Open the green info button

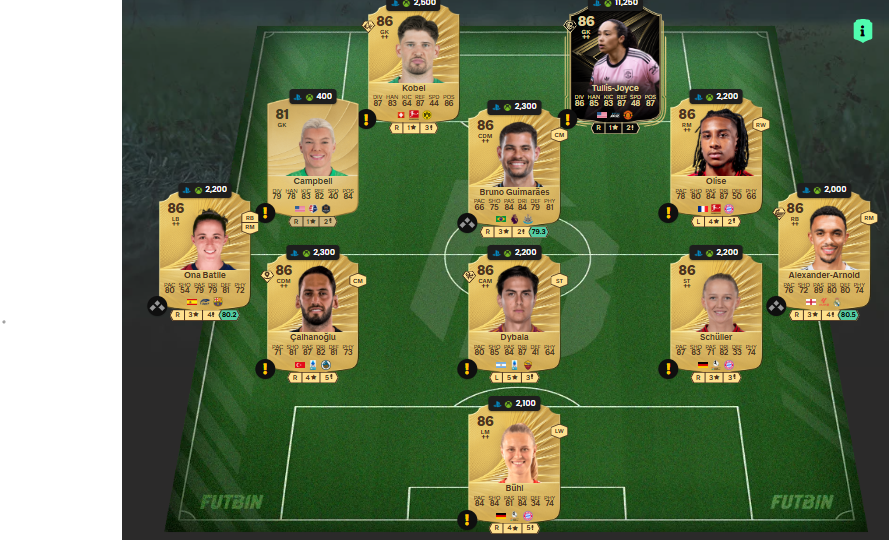tap(862, 31)
